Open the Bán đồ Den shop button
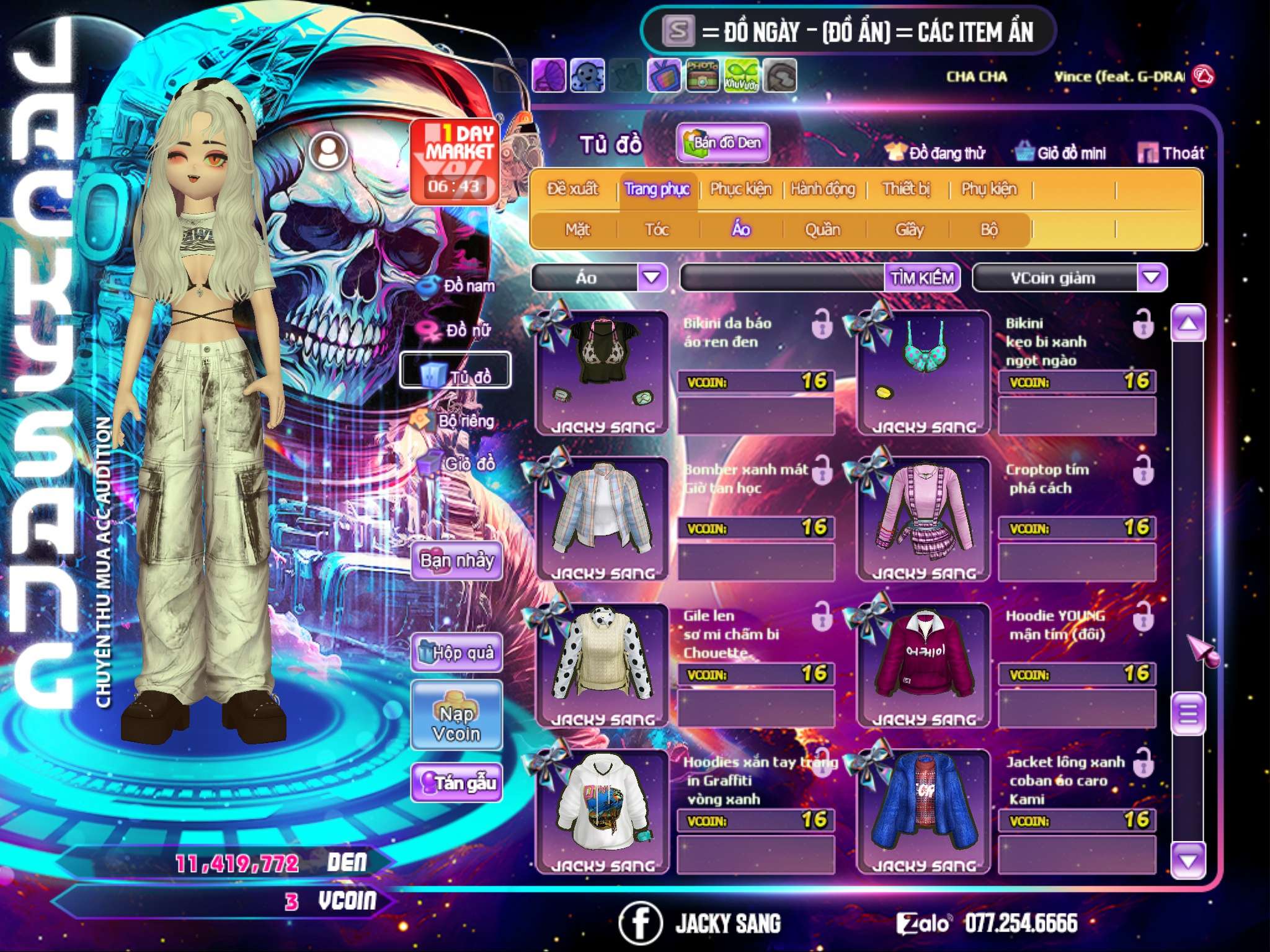1270x952 pixels. click(722, 143)
